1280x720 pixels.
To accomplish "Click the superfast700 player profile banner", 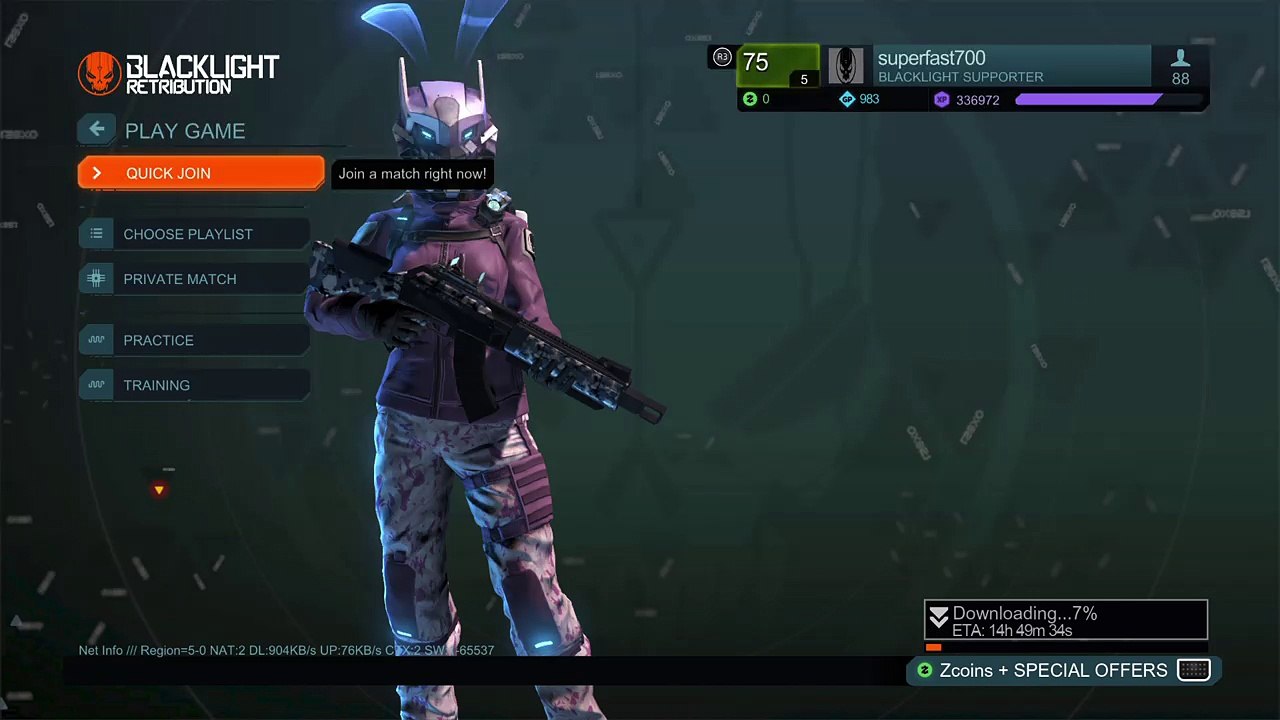I will click(1010, 67).
